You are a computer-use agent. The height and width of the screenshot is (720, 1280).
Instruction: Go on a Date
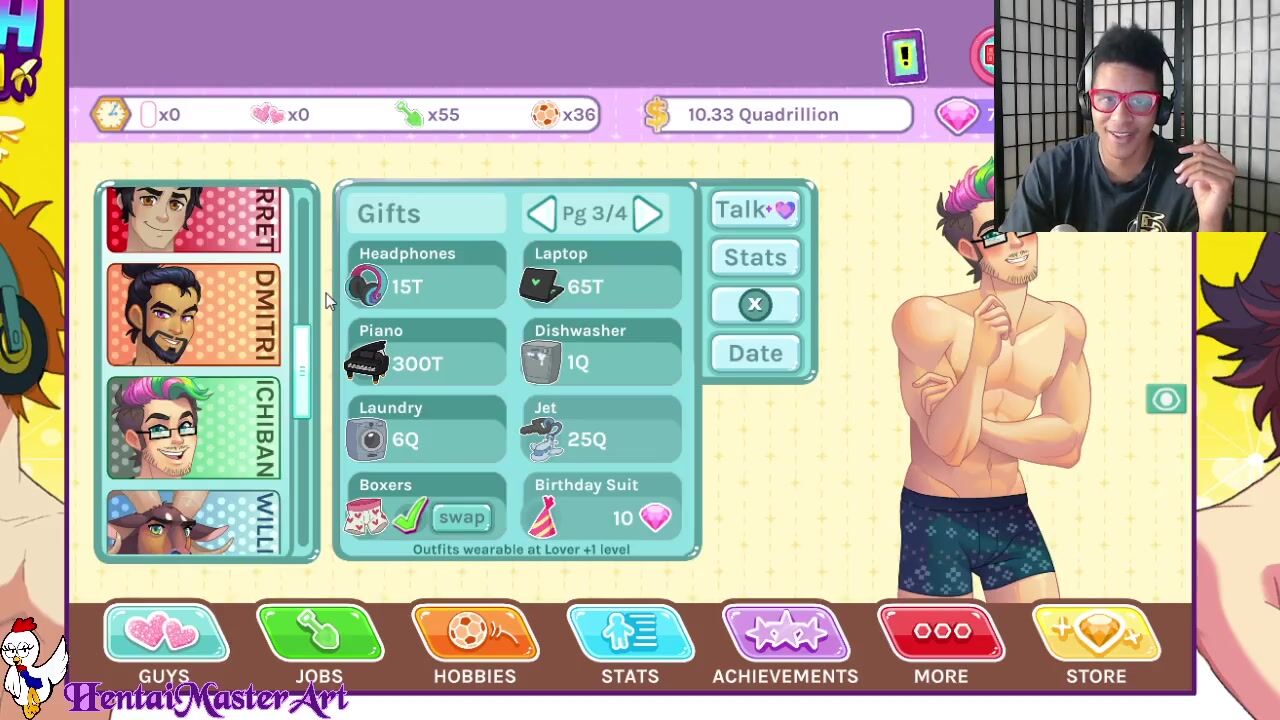[755, 353]
